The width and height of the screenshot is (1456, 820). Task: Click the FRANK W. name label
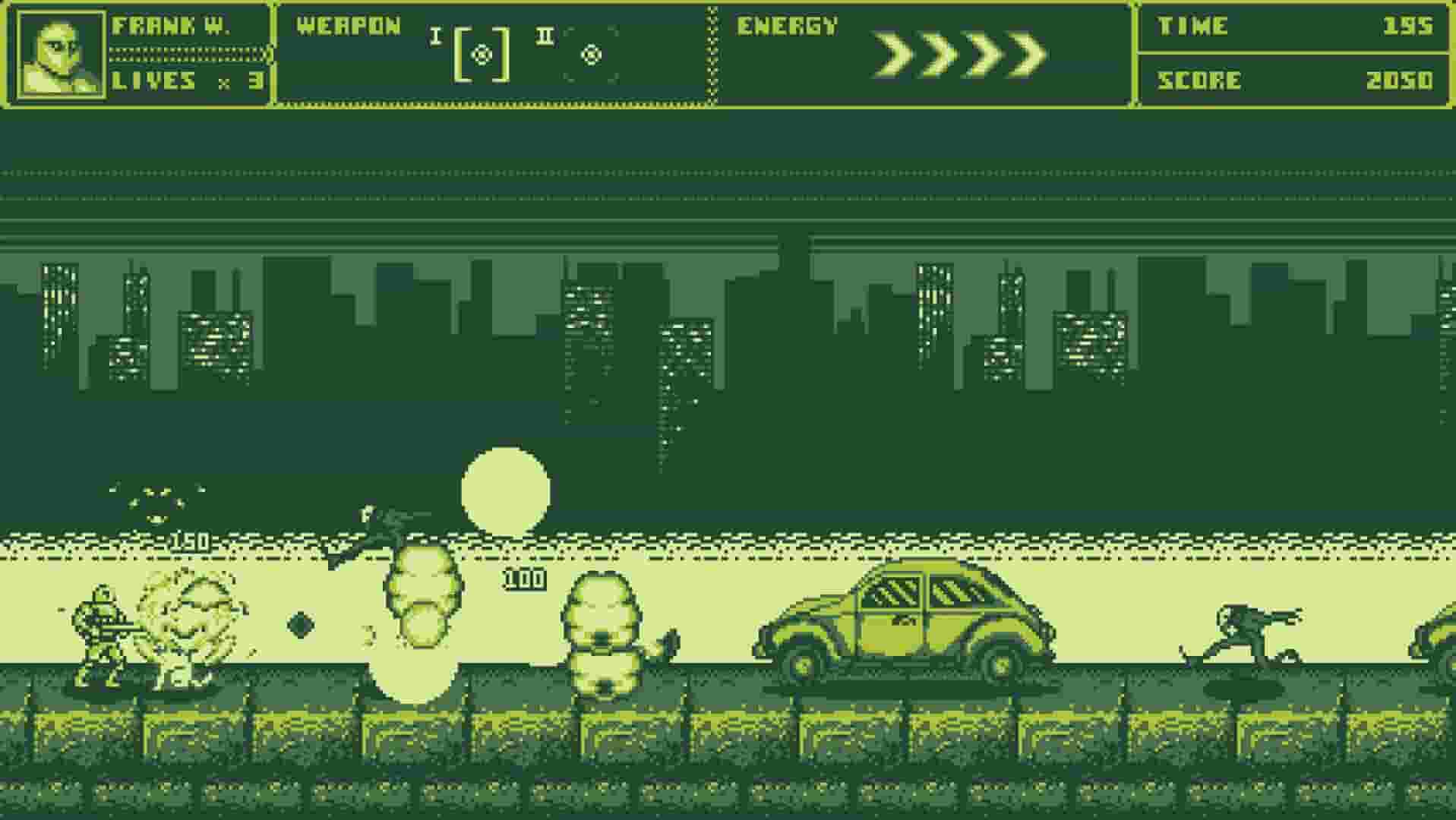[171, 25]
